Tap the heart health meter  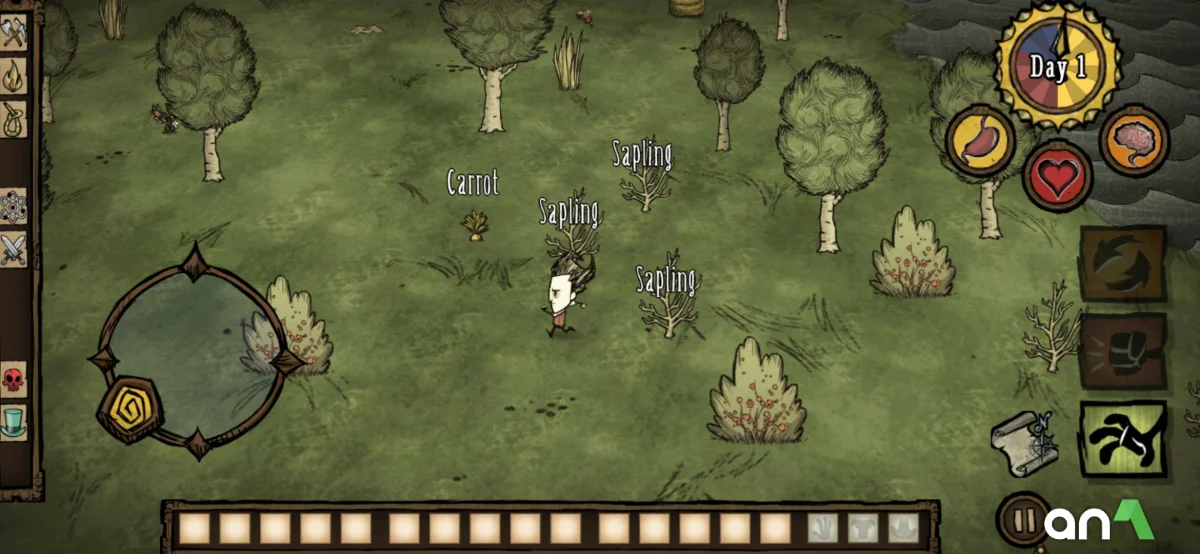1059,176
